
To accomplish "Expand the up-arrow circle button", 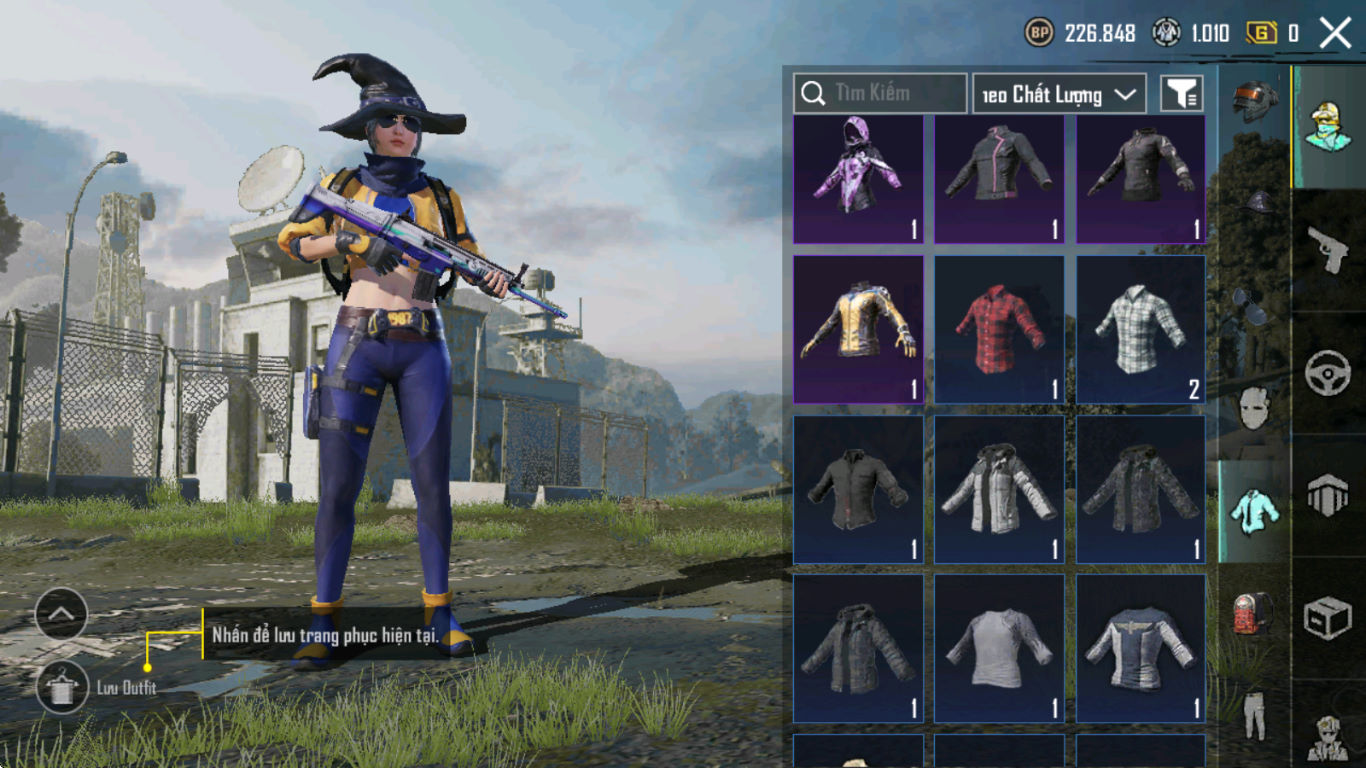I will tap(61, 614).
